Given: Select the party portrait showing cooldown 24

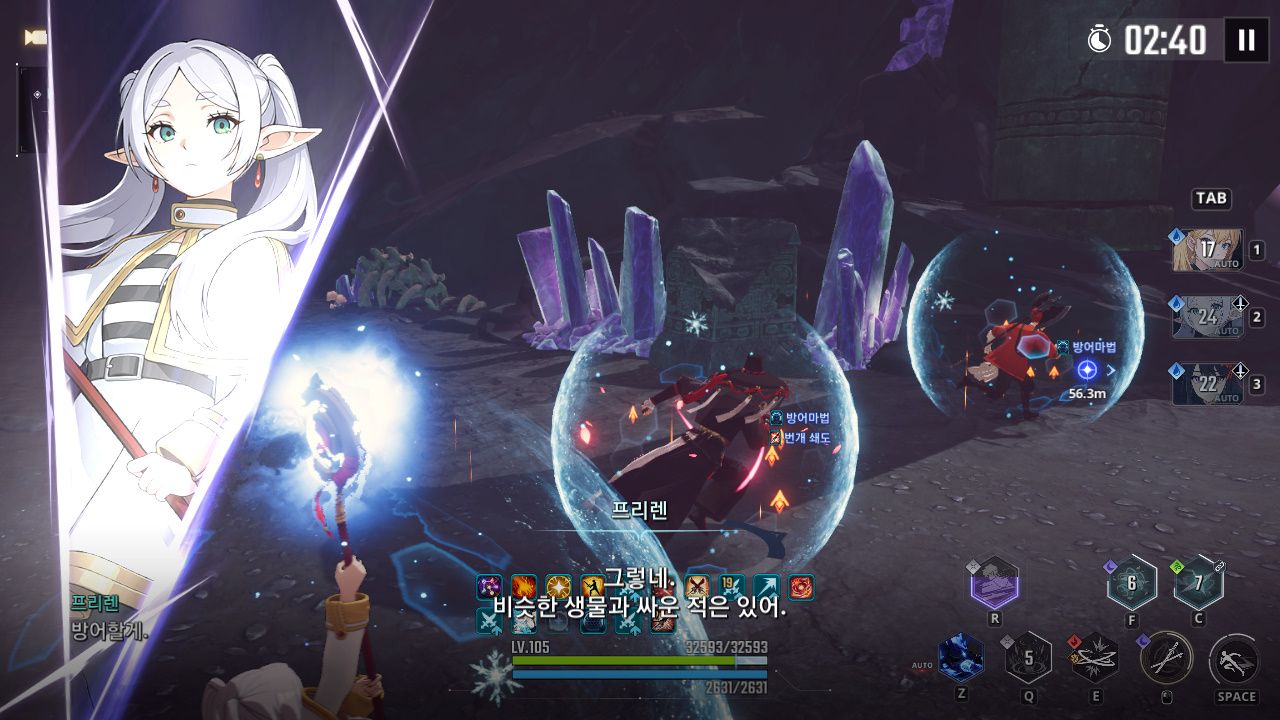Looking at the screenshot, I should pos(1207,317).
